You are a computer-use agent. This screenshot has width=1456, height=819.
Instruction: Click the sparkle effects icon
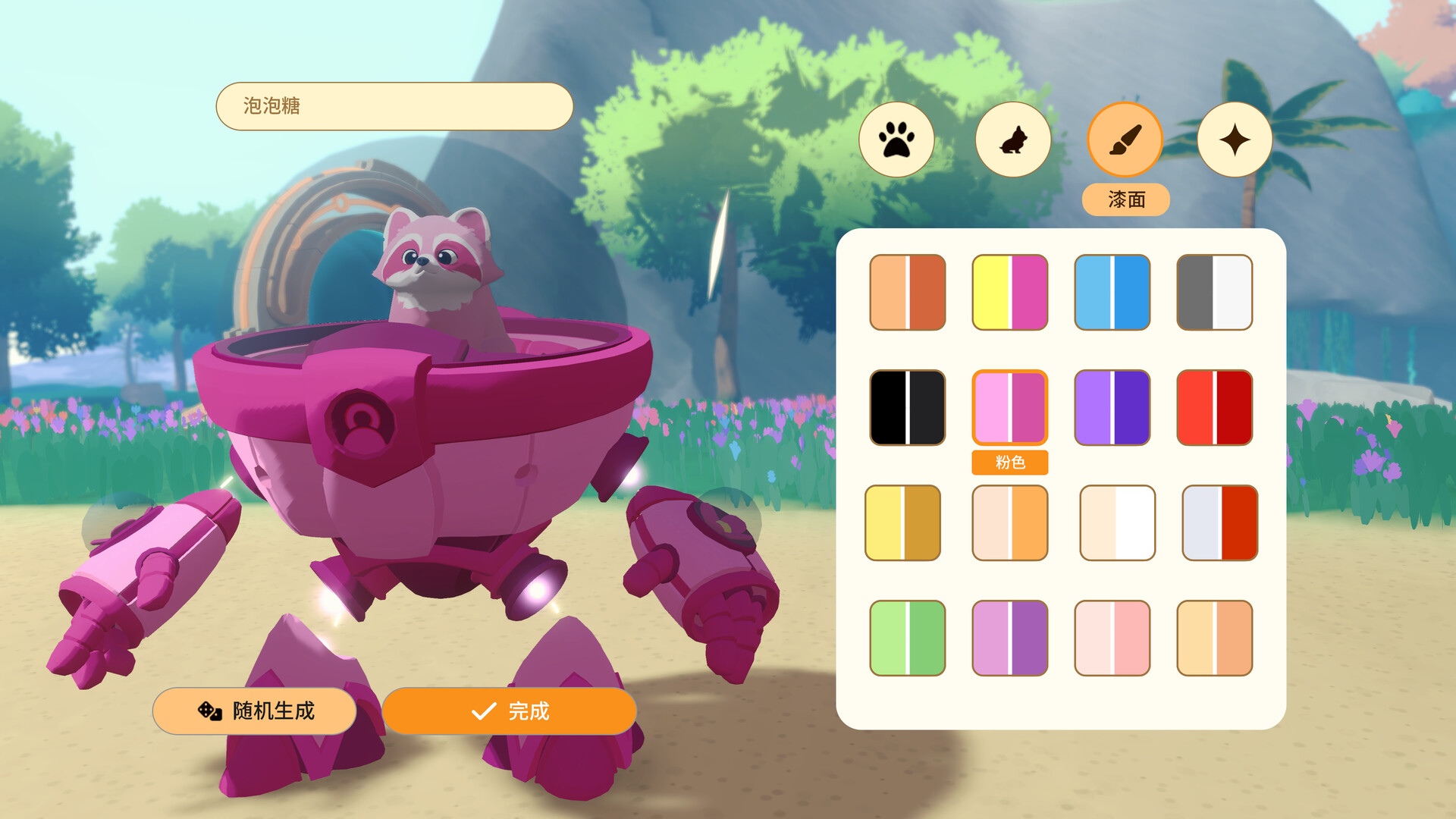[x=1236, y=140]
